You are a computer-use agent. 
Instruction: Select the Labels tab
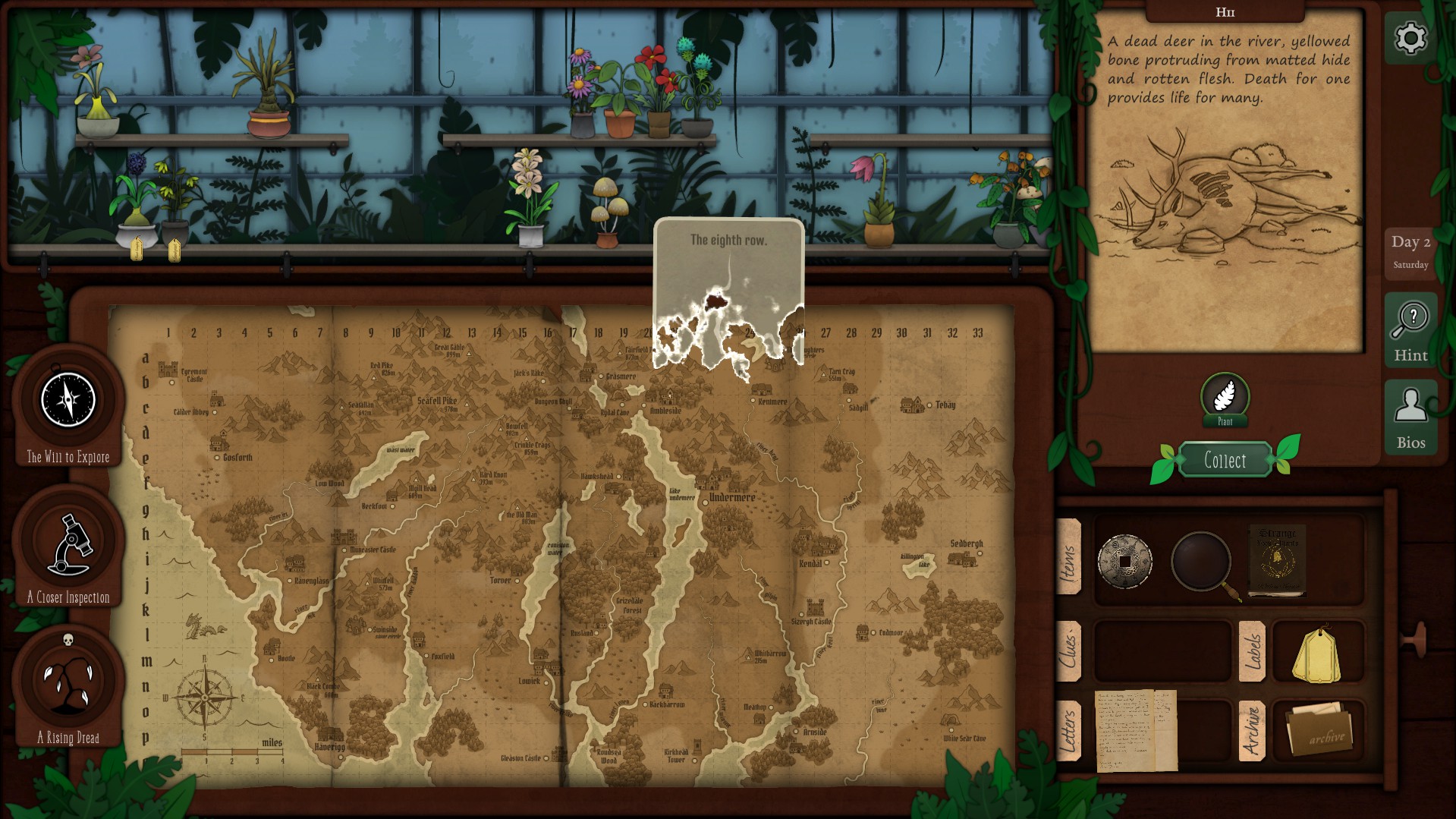(1252, 650)
